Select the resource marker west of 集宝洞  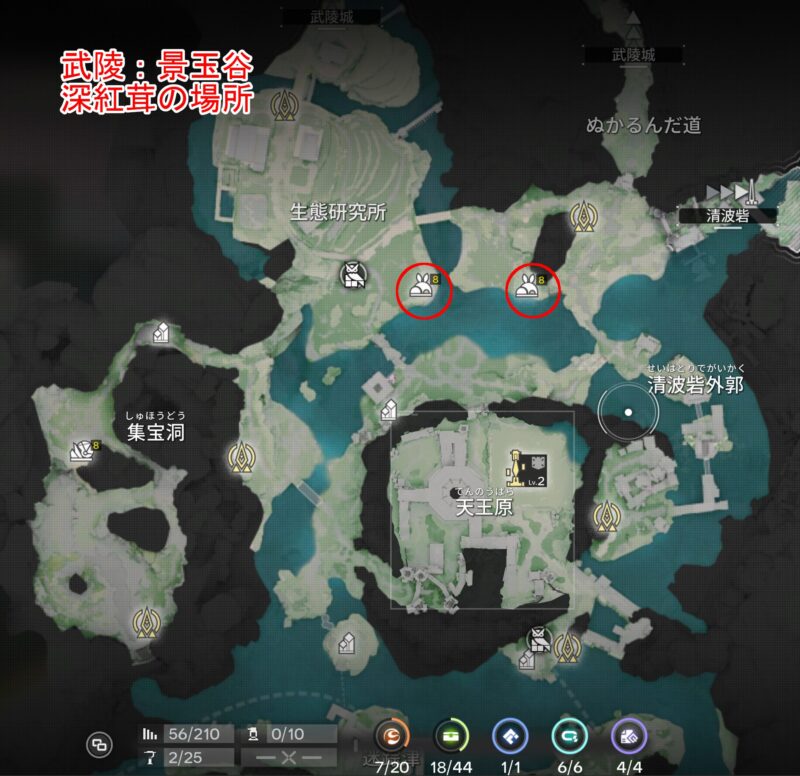tap(82, 452)
